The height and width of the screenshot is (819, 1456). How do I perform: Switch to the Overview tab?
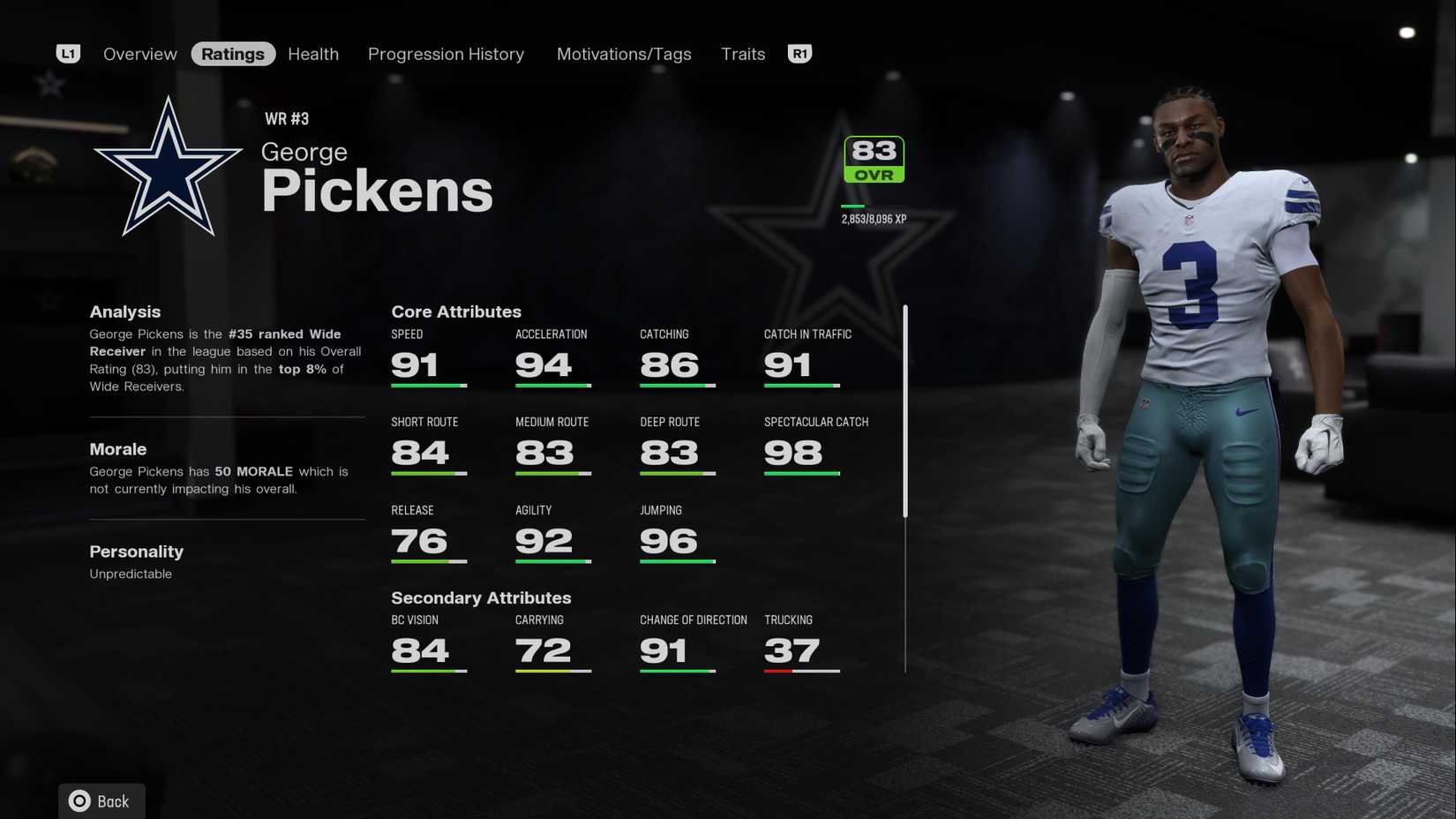click(139, 54)
